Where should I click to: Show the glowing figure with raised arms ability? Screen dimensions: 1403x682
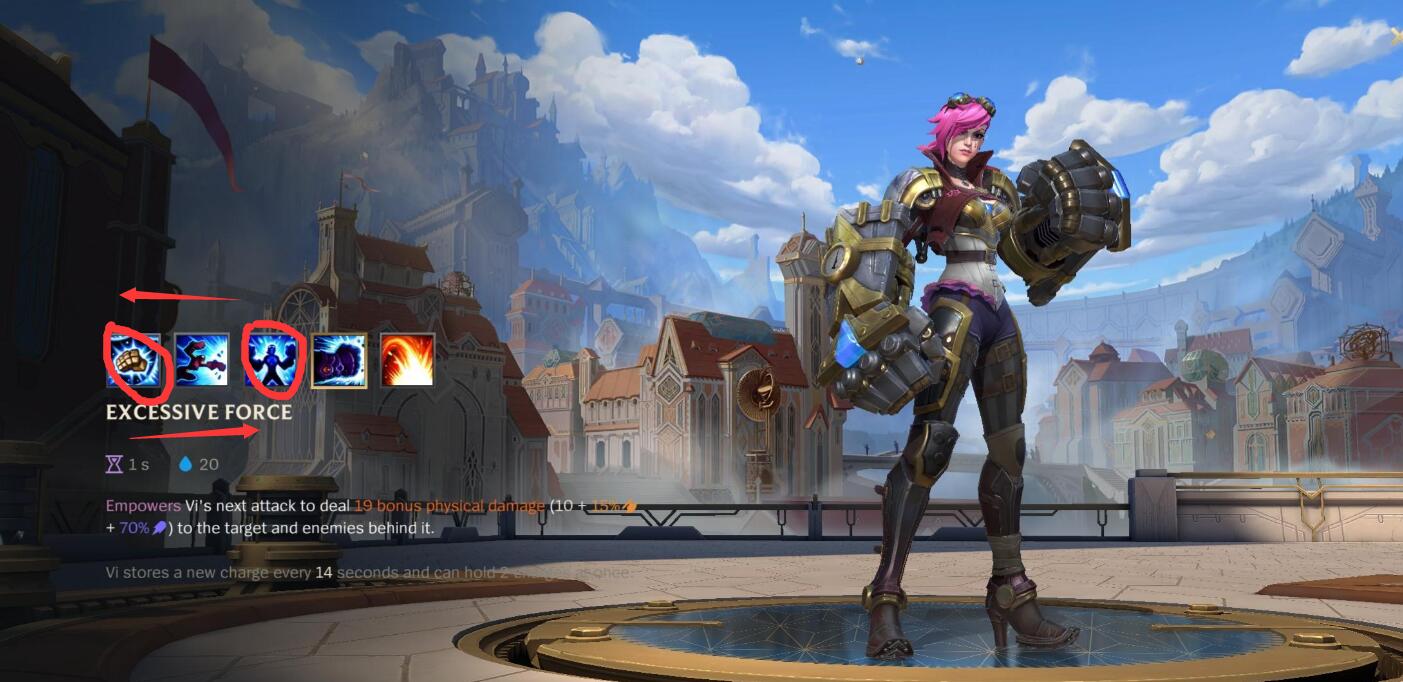click(x=271, y=360)
